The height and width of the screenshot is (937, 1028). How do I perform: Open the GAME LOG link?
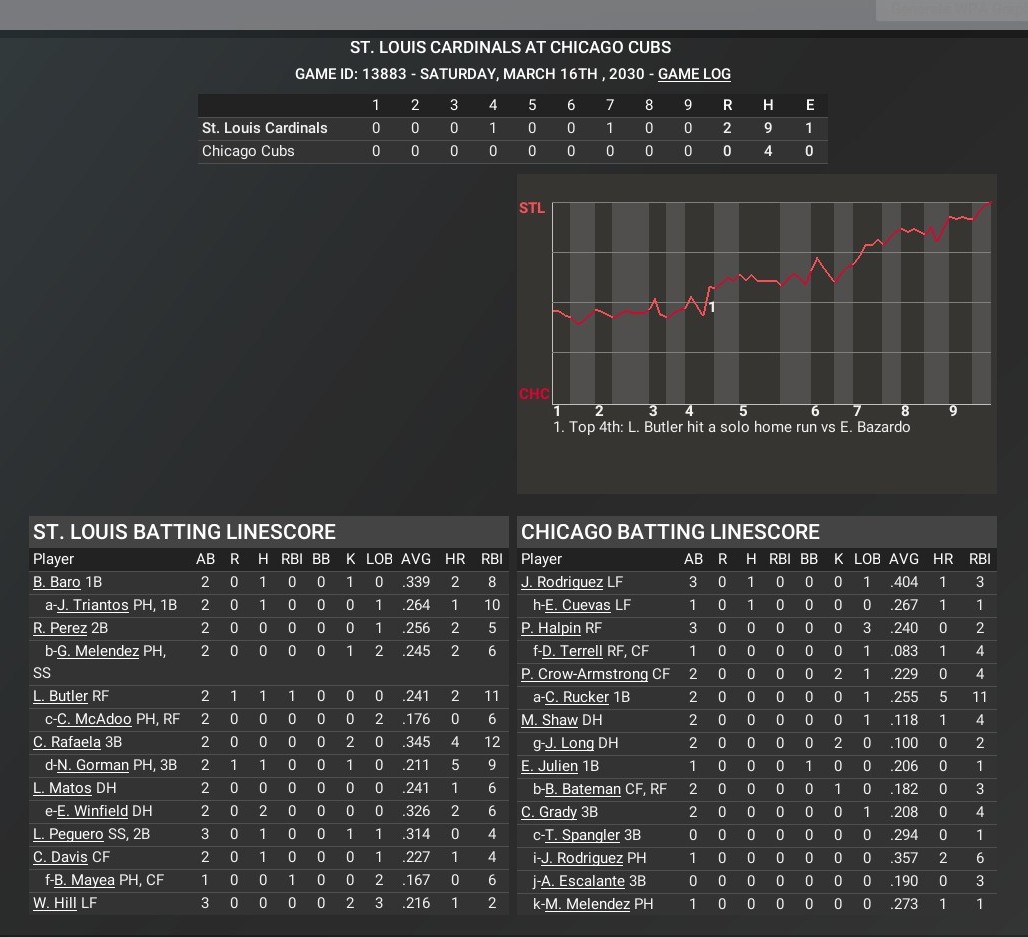click(694, 74)
